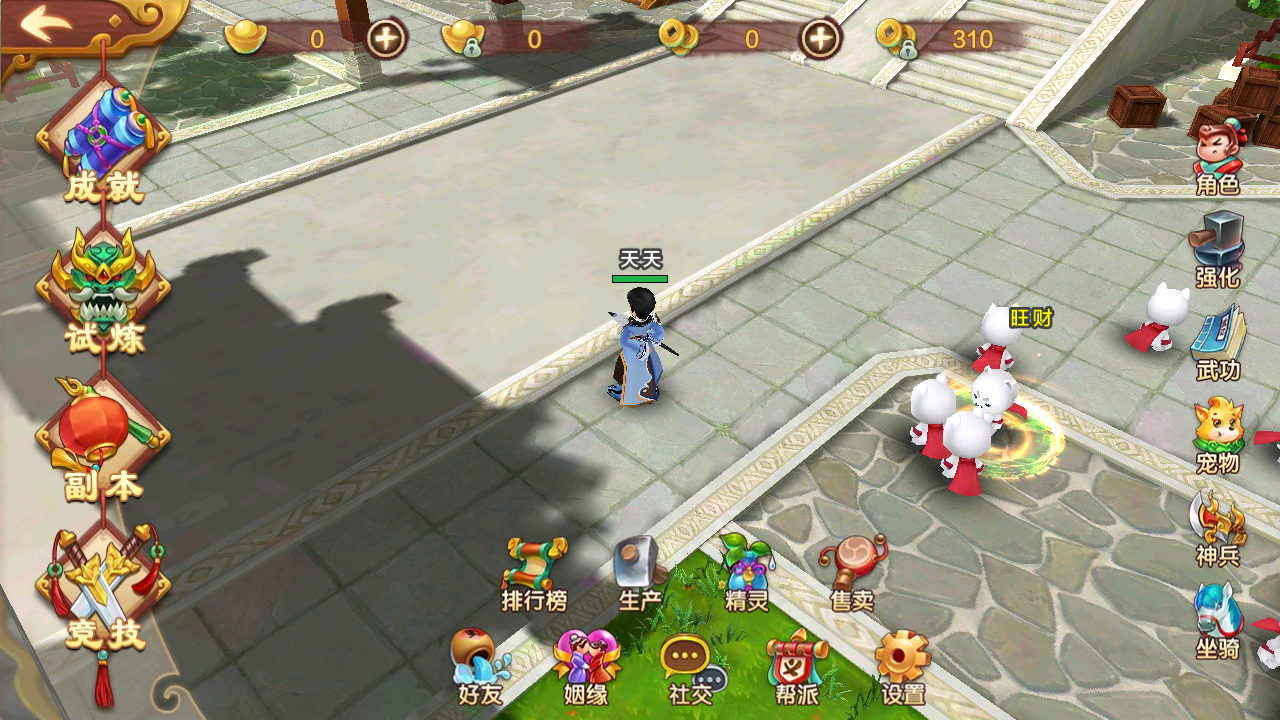Viewport: 1280px width, 720px height.
Task: Open the 宠物 pet menu
Action: [x=1218, y=435]
